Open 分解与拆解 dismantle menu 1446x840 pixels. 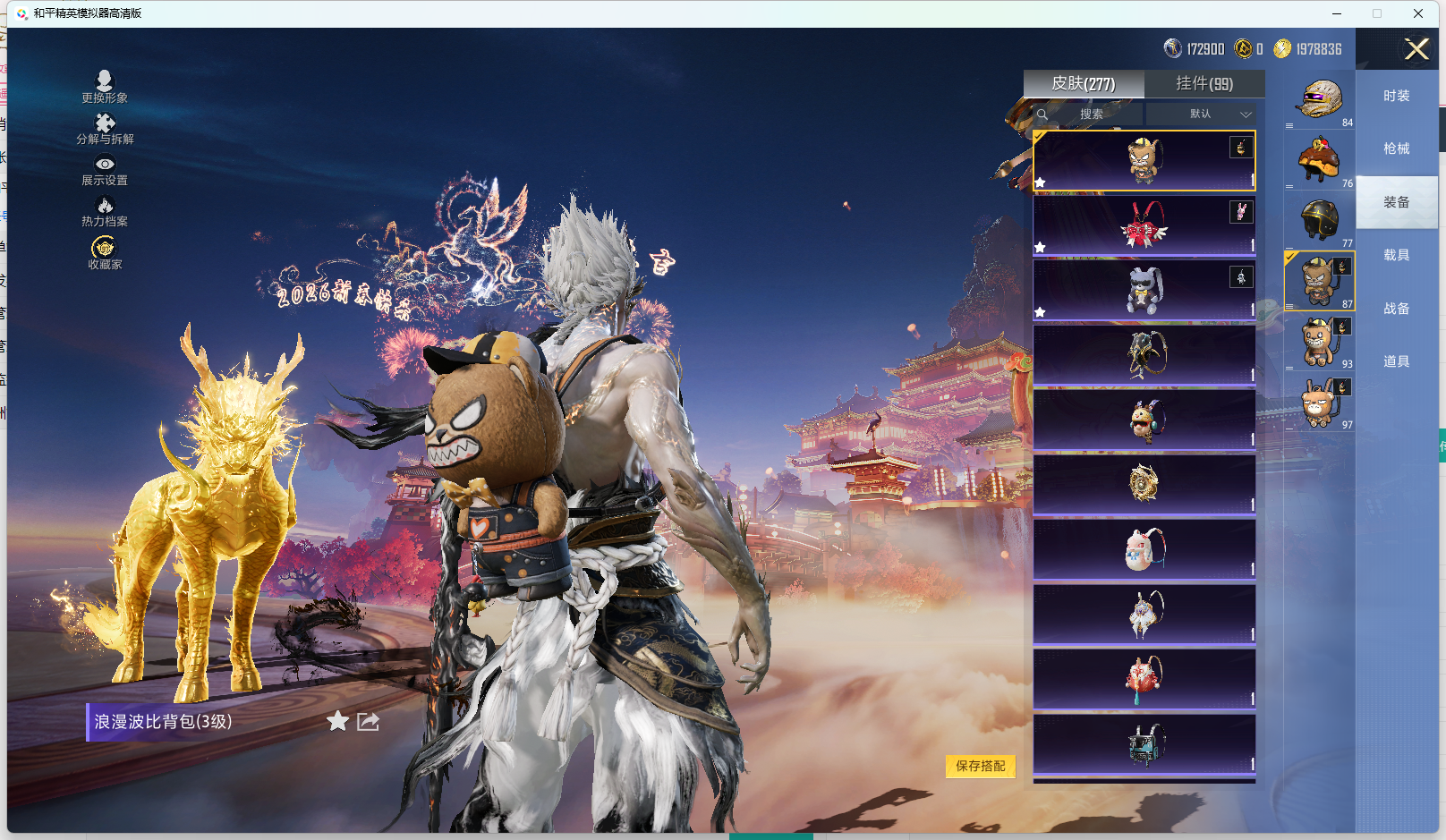[x=105, y=129]
